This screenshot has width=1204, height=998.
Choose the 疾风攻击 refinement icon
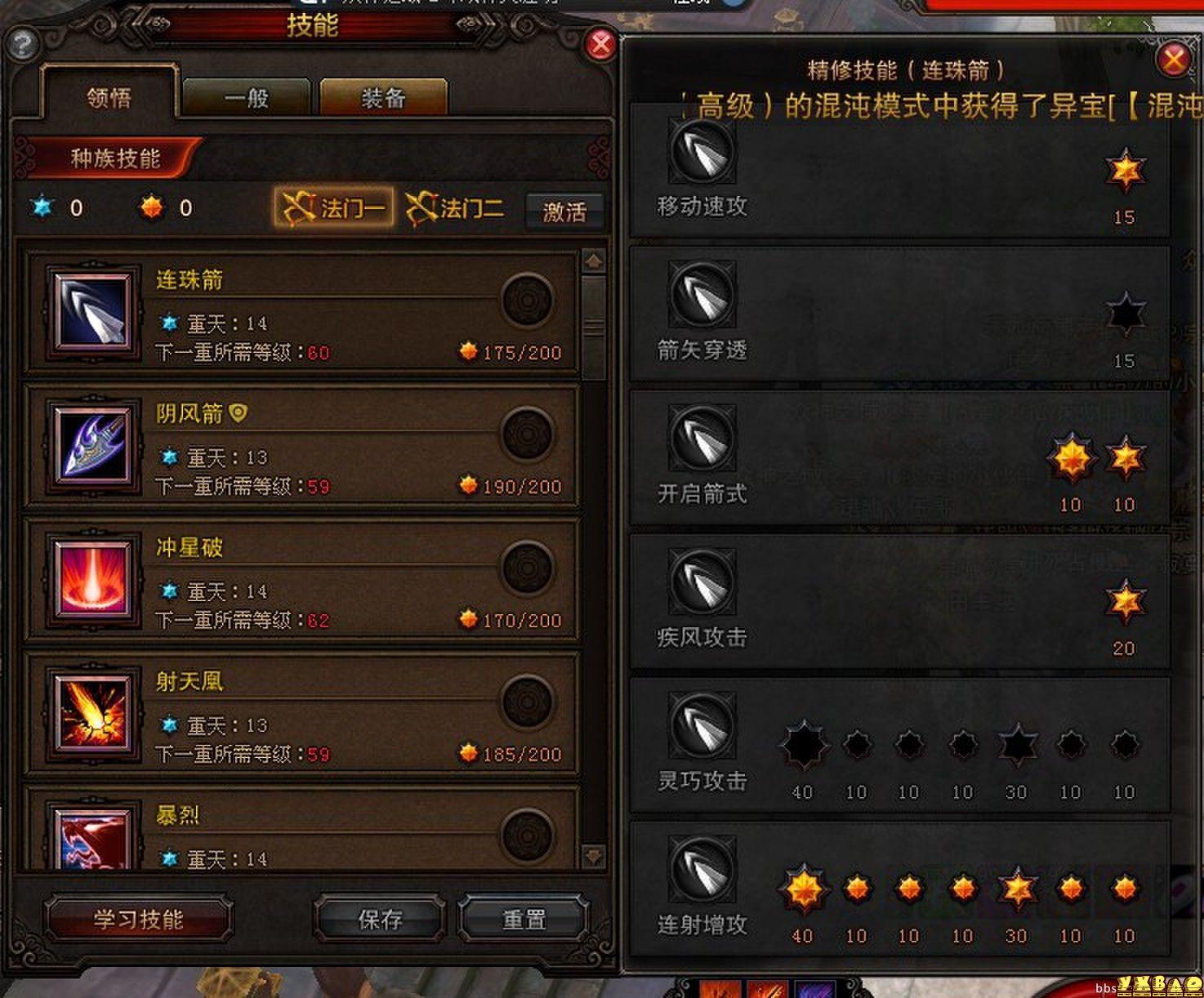coord(702,582)
